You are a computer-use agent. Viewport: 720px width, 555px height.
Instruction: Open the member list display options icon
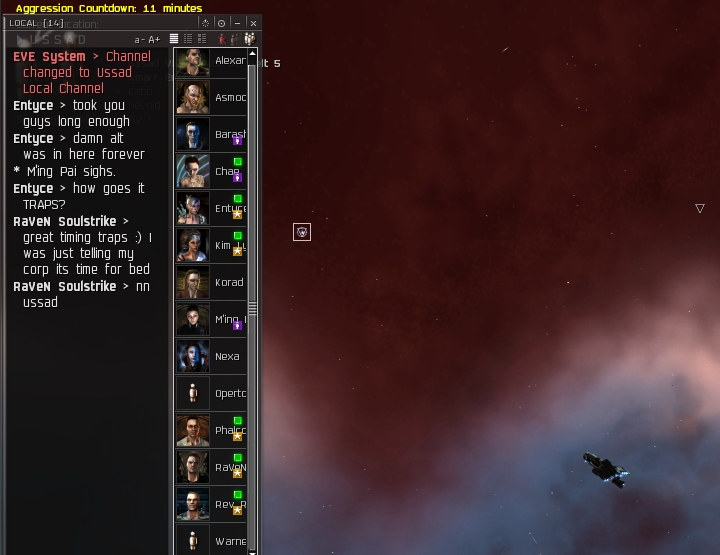249,39
